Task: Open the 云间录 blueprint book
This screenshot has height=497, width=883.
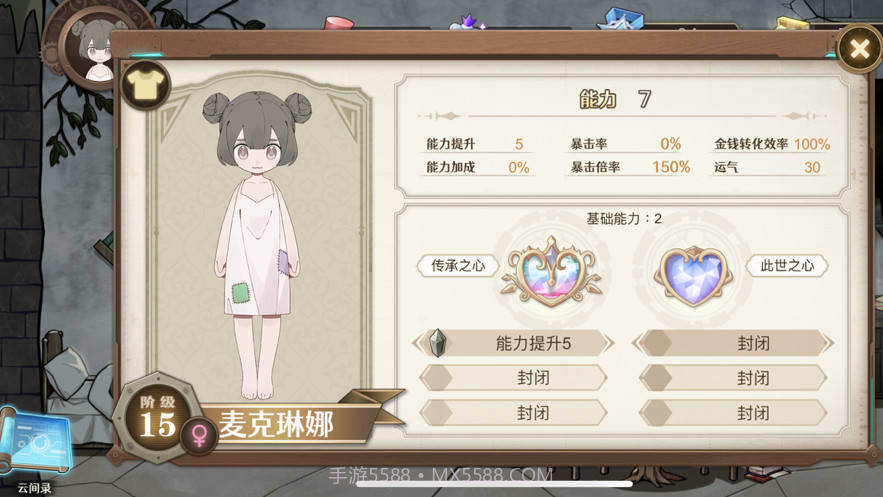Action: click(36, 445)
